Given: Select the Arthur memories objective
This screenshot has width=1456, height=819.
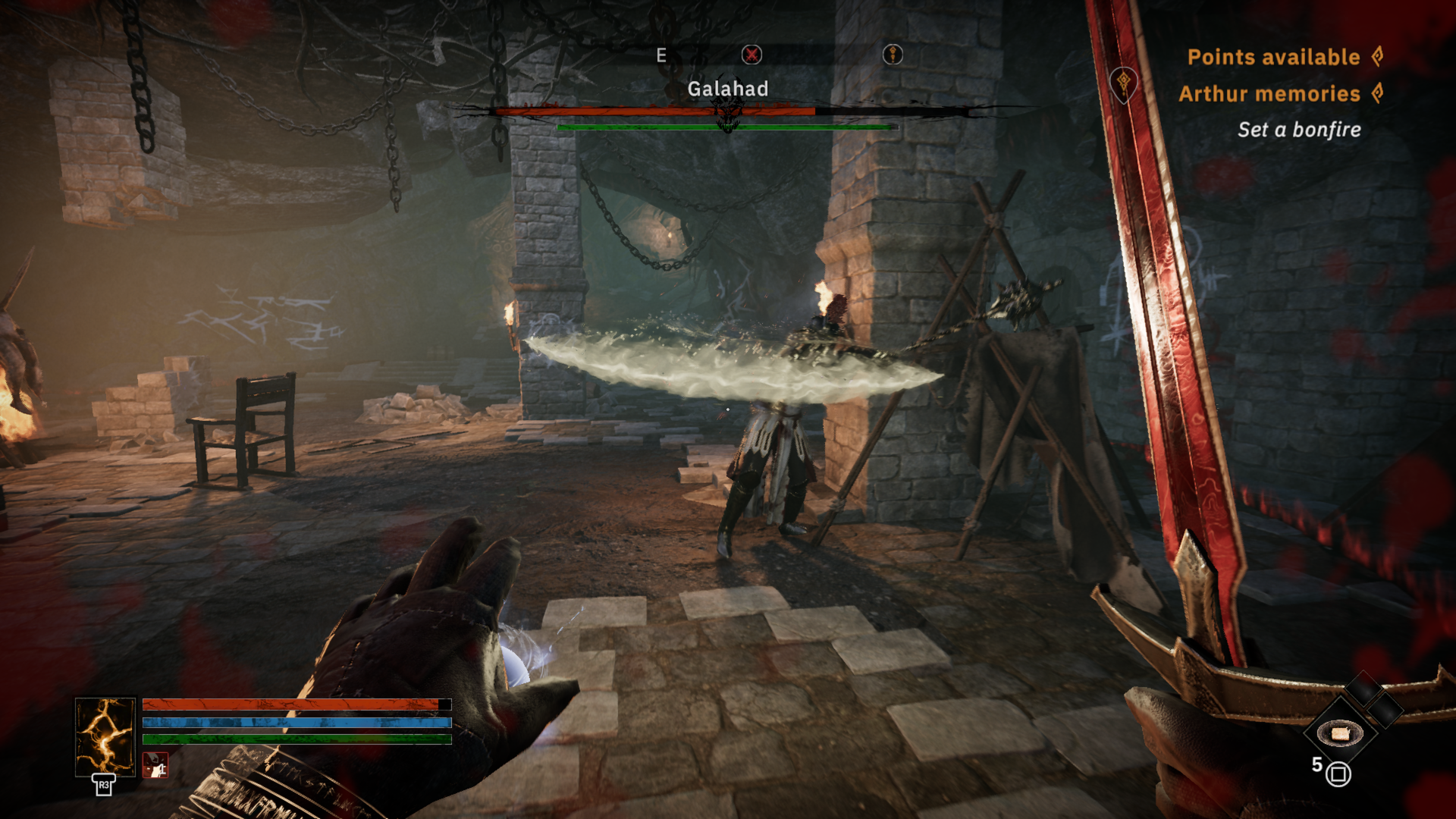Looking at the screenshot, I should (x=1269, y=93).
